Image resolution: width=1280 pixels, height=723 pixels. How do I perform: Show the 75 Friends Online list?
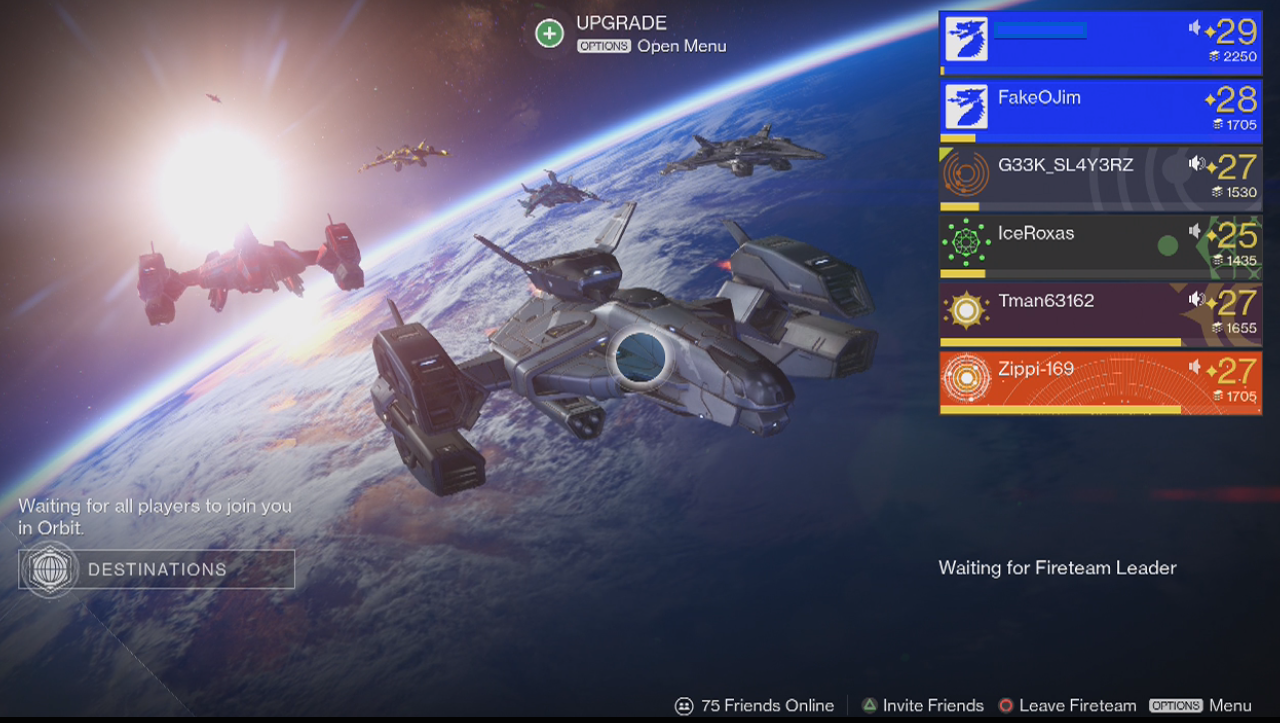point(755,706)
